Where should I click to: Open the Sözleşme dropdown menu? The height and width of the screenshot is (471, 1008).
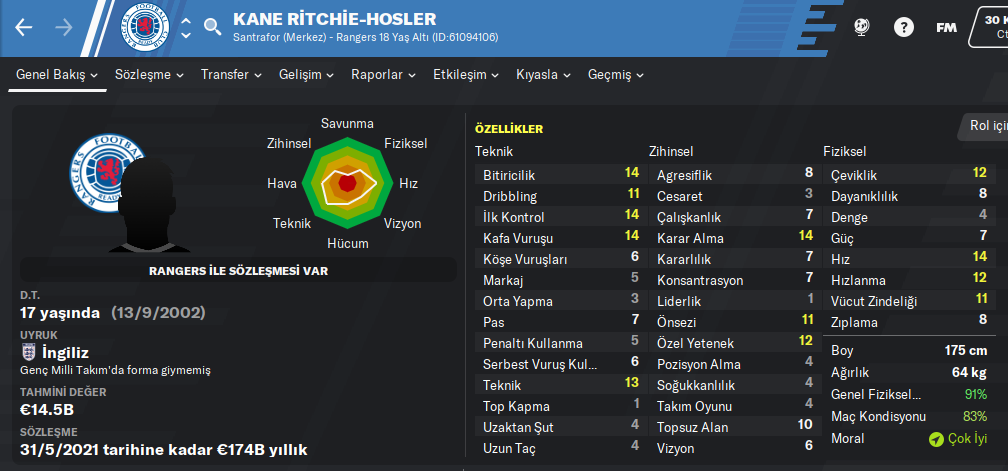(149, 75)
